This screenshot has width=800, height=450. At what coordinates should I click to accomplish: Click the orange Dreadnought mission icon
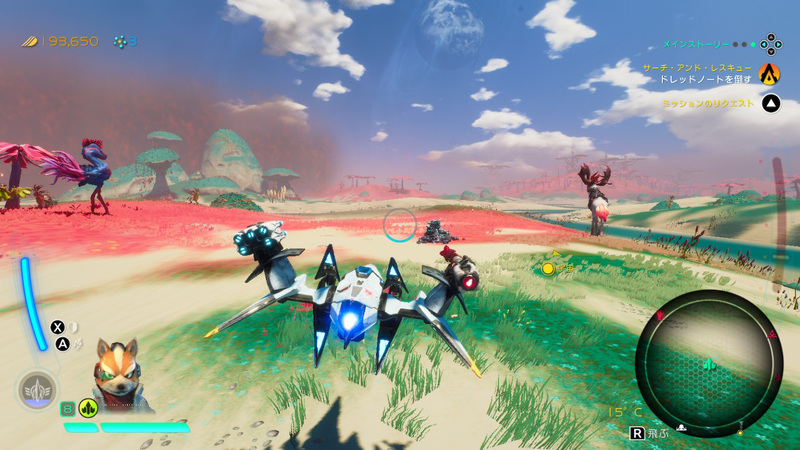[x=769, y=73]
